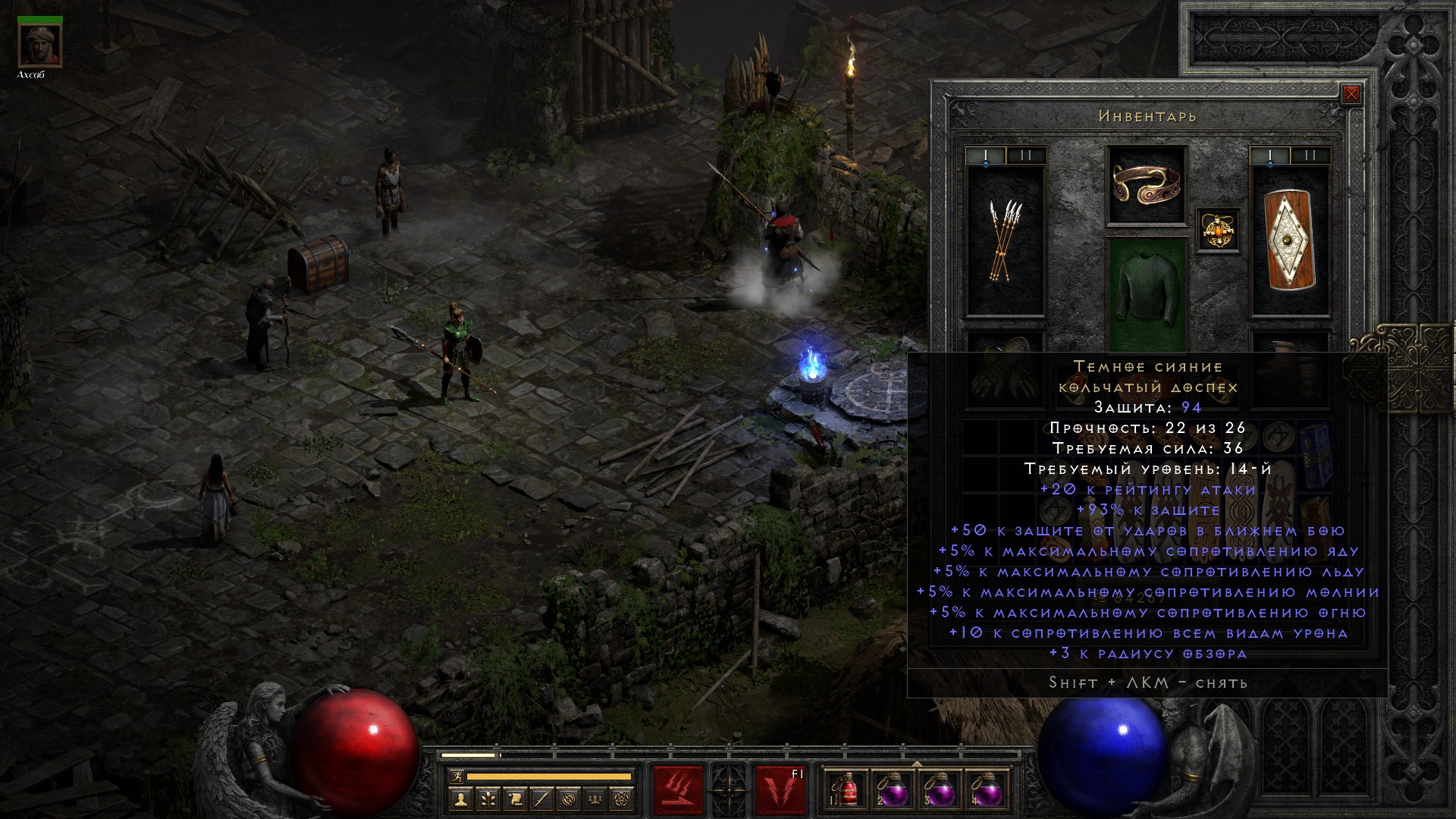Use the purple potion in belt slot 2
Image resolution: width=1456 pixels, height=819 pixels.
tap(893, 790)
